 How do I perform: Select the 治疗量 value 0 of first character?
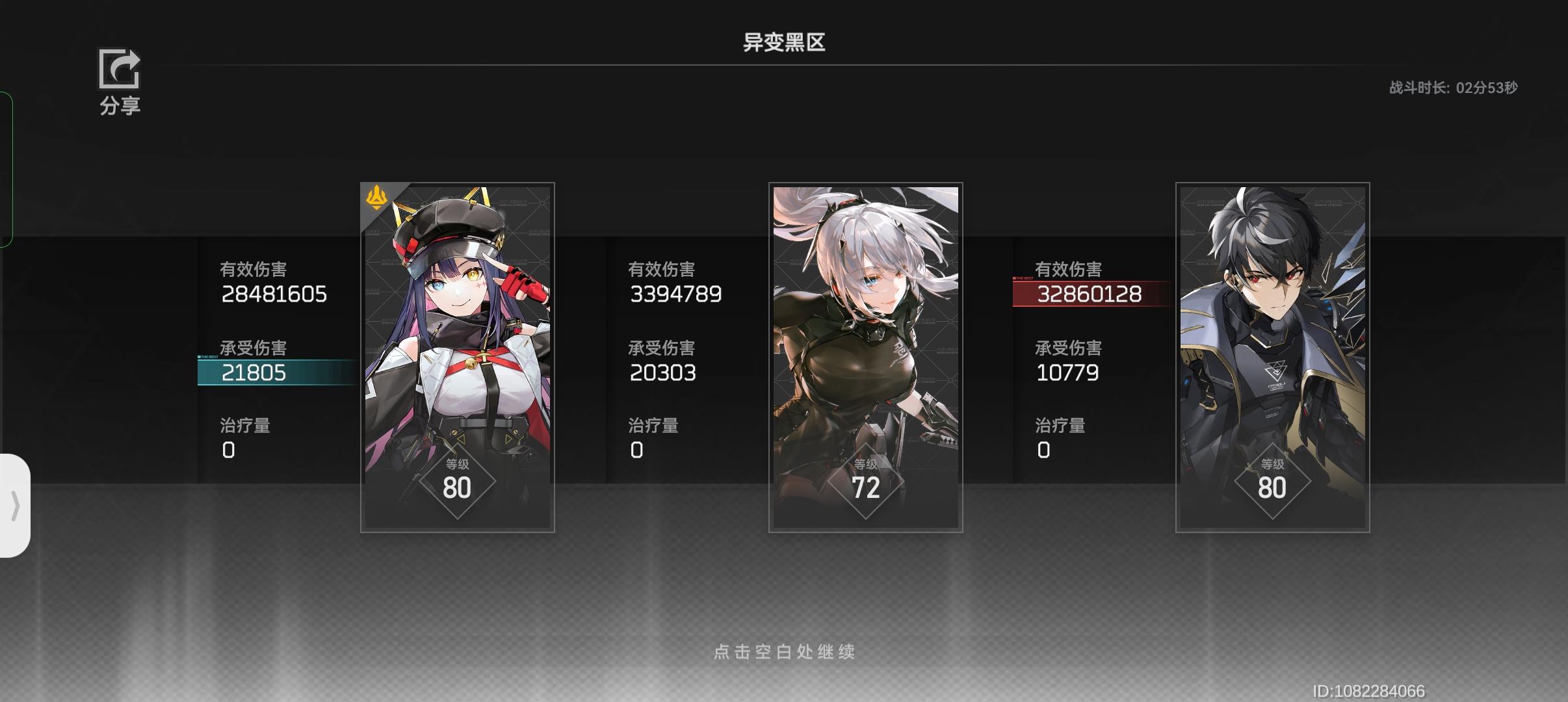229,449
